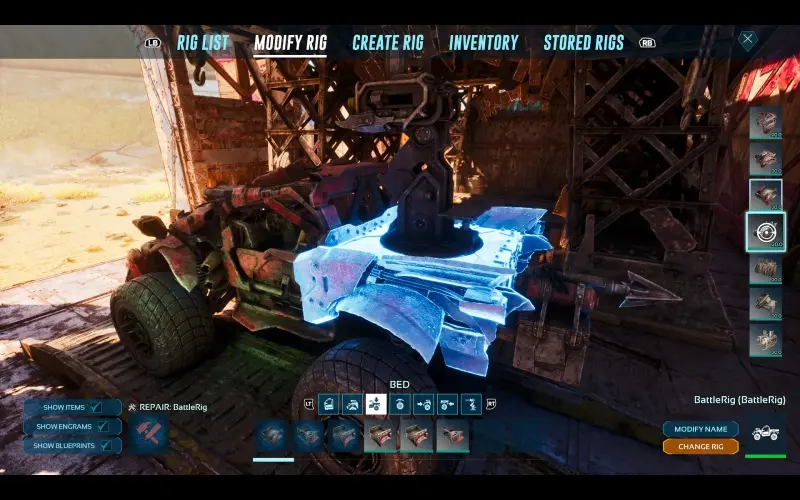The height and width of the screenshot is (500, 800).
Task: Go to the Create Rig tab
Action: click(x=388, y=43)
